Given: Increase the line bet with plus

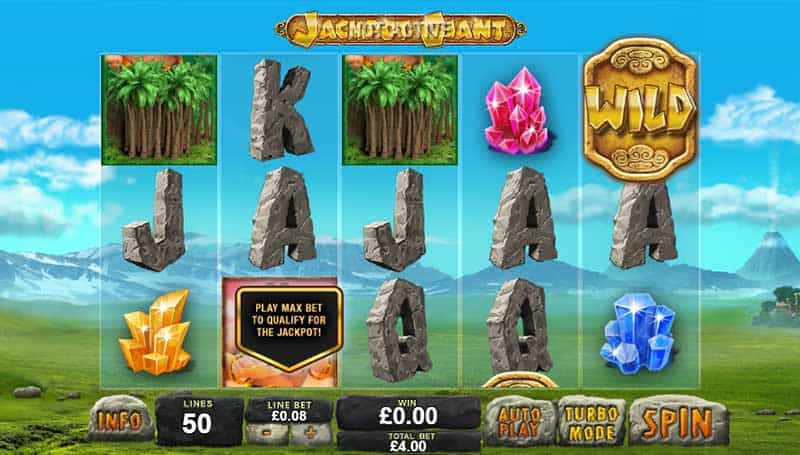Looking at the screenshot, I should pyautogui.click(x=311, y=434).
